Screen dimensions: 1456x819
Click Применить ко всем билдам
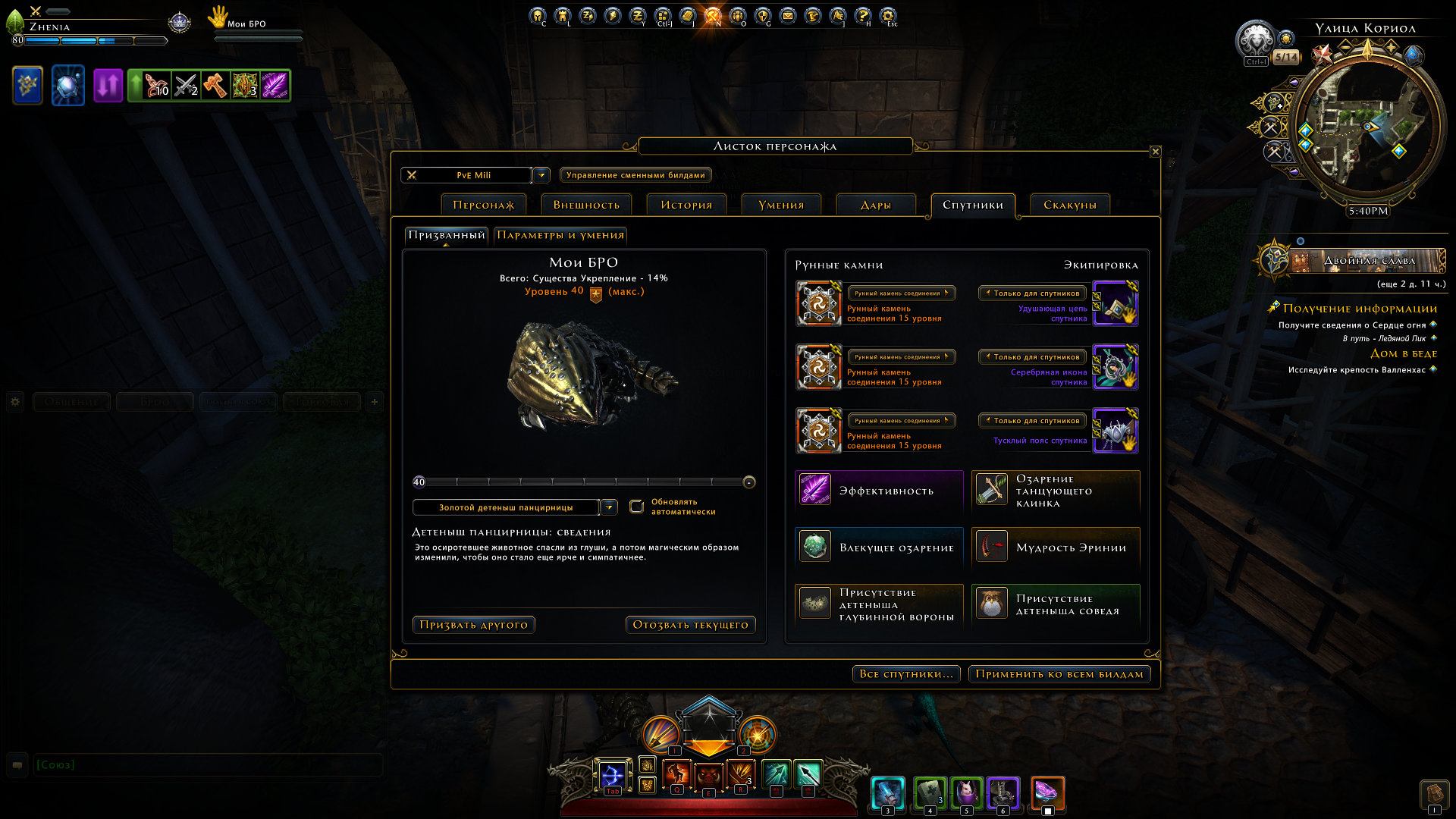[1059, 674]
